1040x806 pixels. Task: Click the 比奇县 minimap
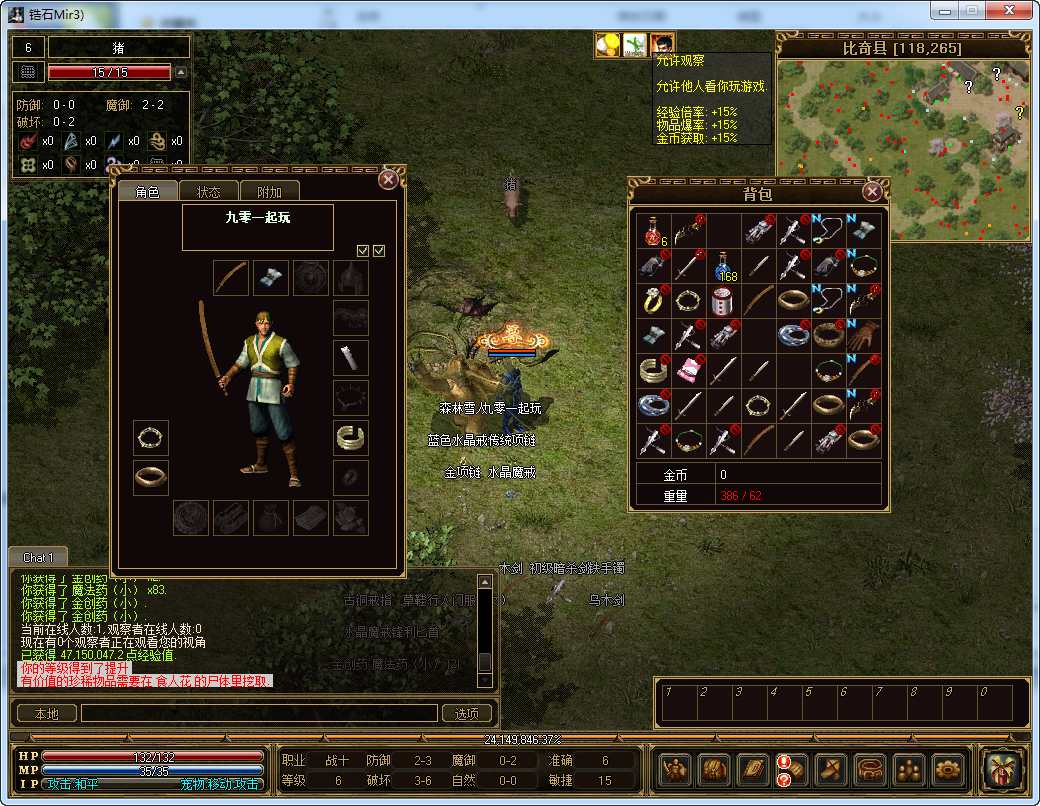tap(902, 150)
